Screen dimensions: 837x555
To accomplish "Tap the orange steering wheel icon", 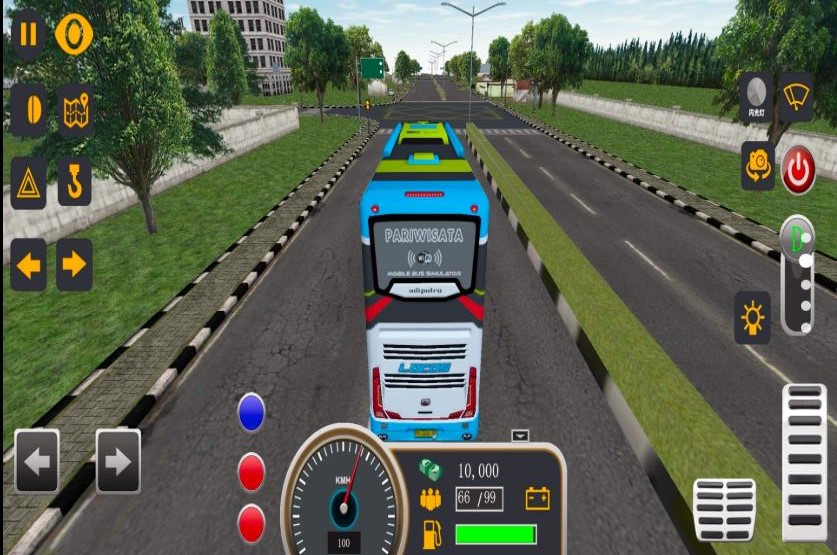I will 74,35.
